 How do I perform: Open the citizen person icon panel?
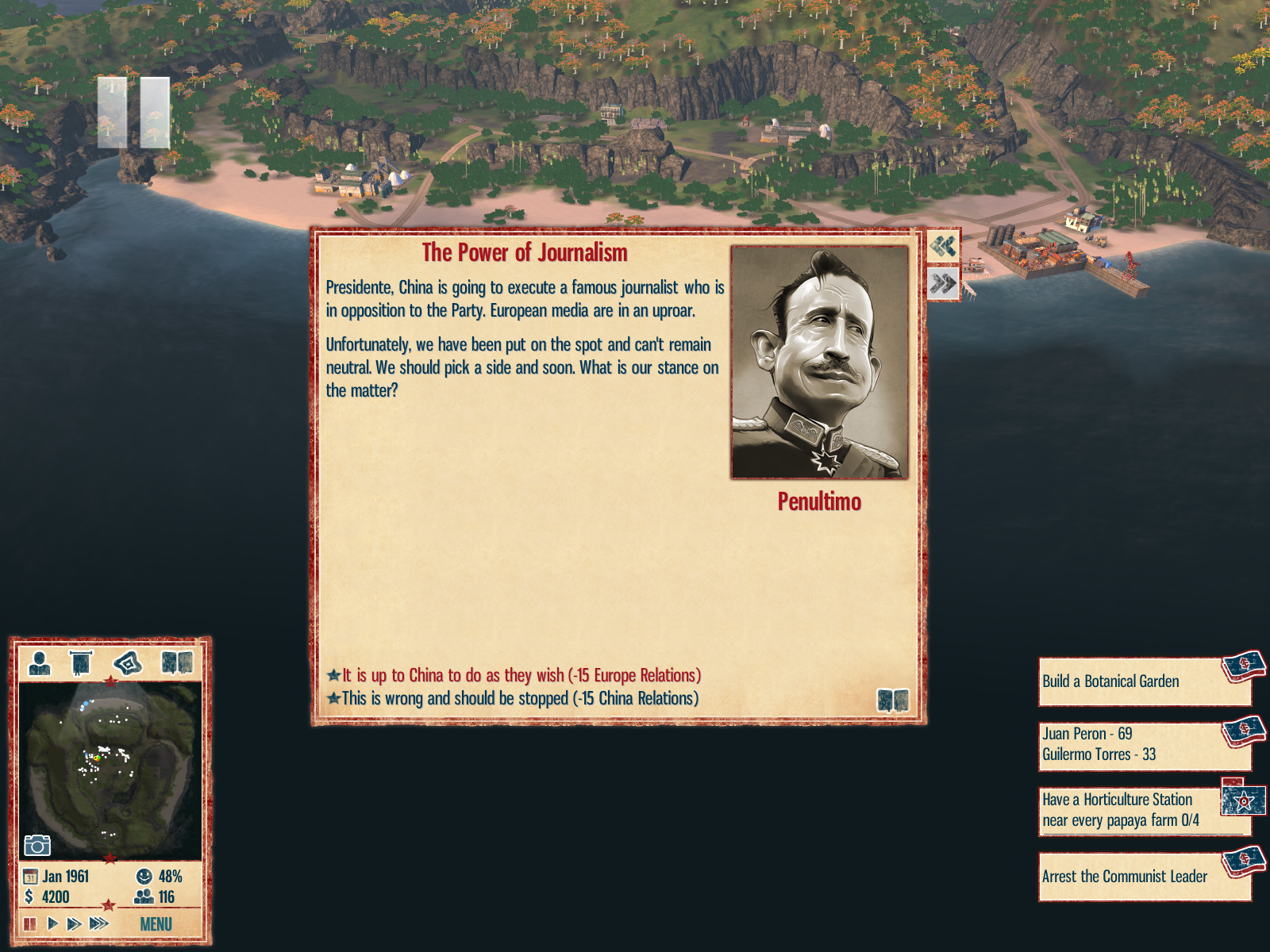[x=39, y=662]
